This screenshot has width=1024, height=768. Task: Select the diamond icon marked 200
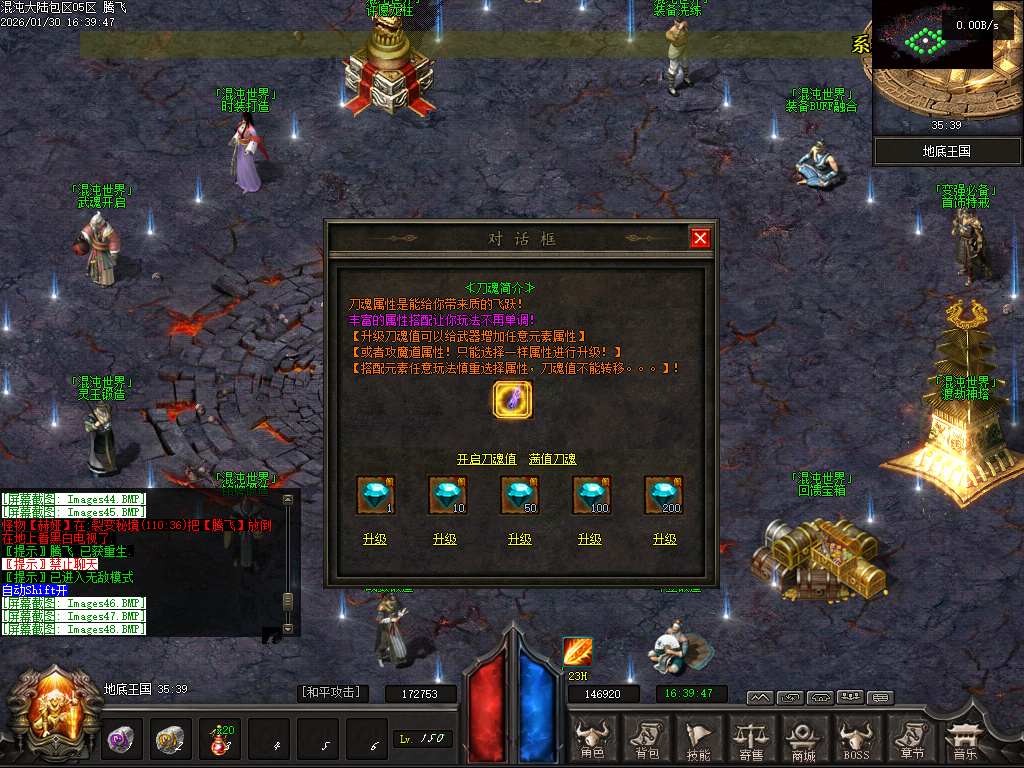663,496
